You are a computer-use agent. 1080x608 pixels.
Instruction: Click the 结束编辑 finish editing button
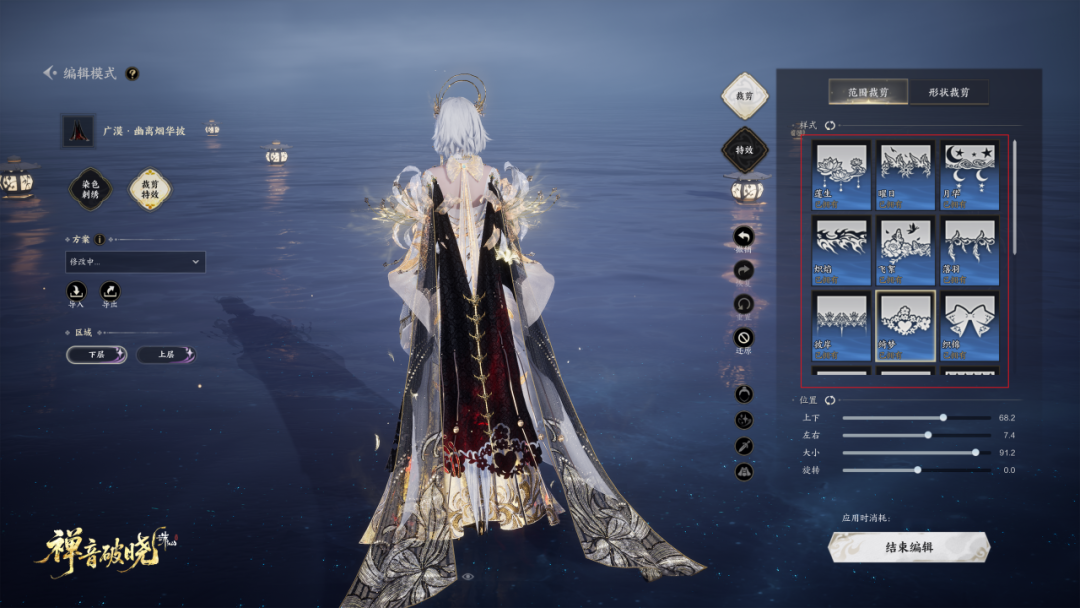coord(909,547)
